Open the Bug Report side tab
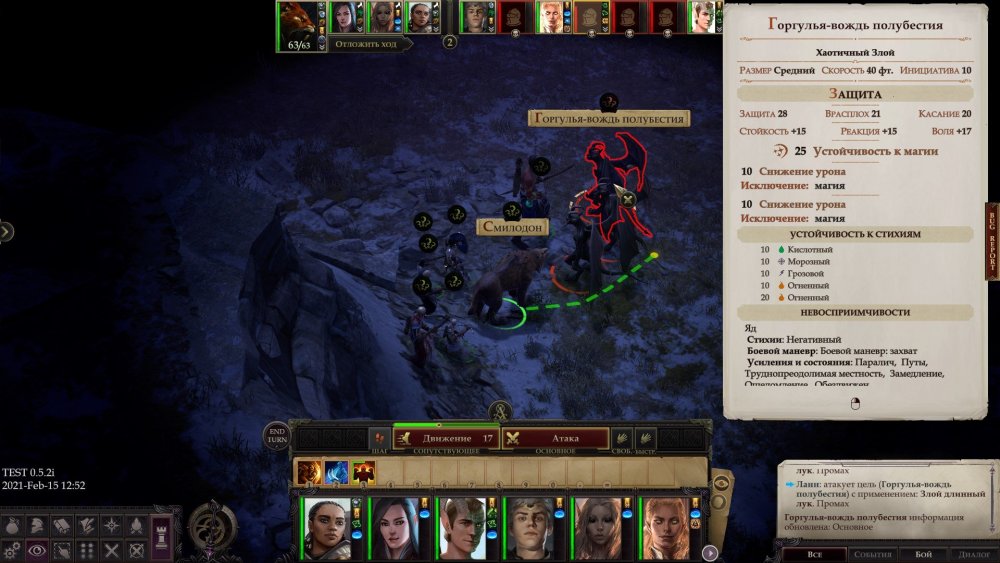The image size is (1000, 563). (x=992, y=241)
